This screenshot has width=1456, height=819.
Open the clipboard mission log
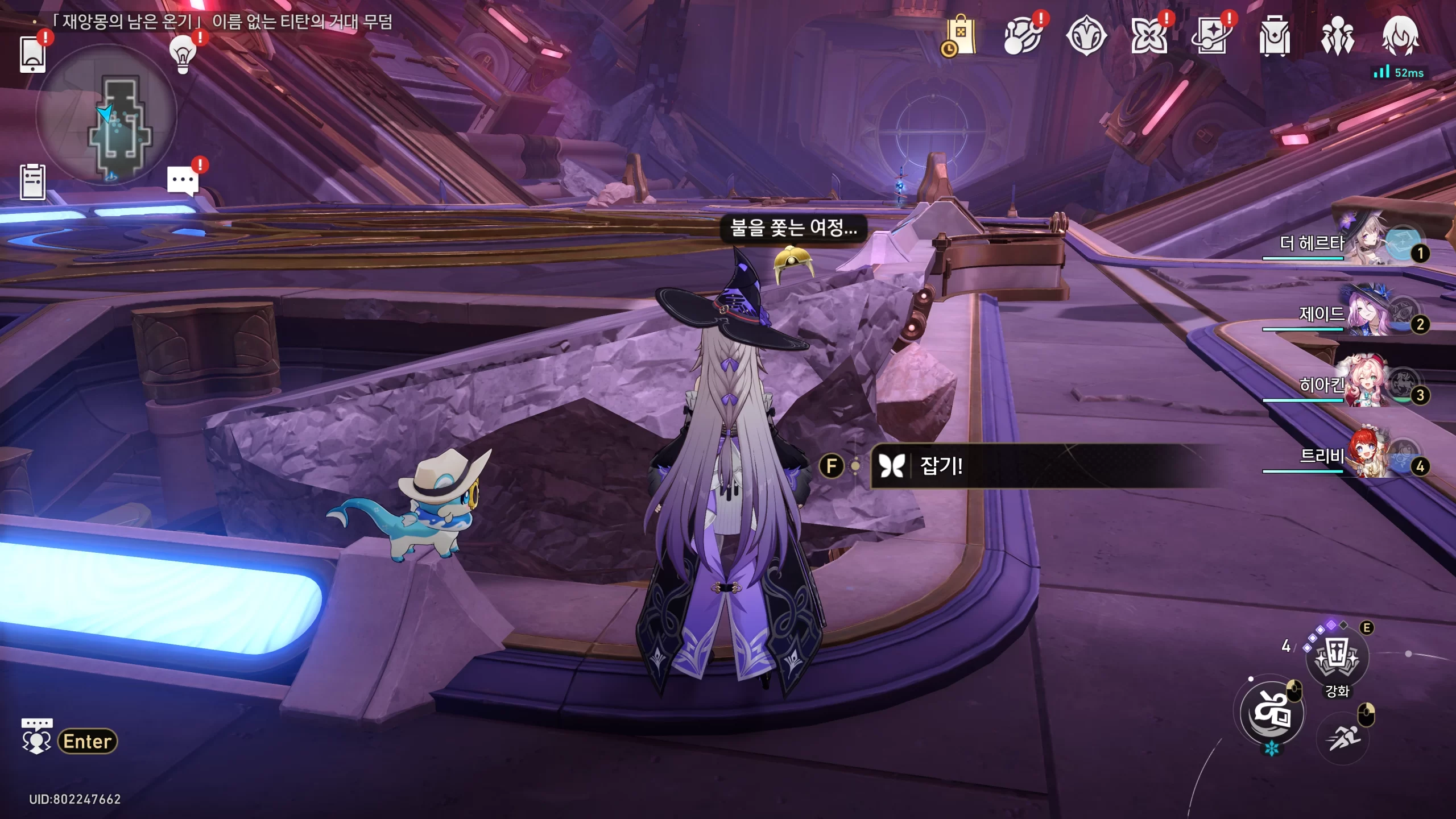32,182
